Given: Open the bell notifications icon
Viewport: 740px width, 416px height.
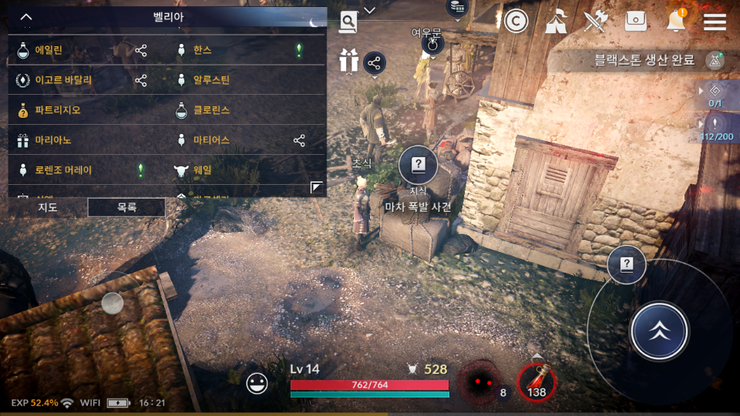Looking at the screenshot, I should click(676, 21).
